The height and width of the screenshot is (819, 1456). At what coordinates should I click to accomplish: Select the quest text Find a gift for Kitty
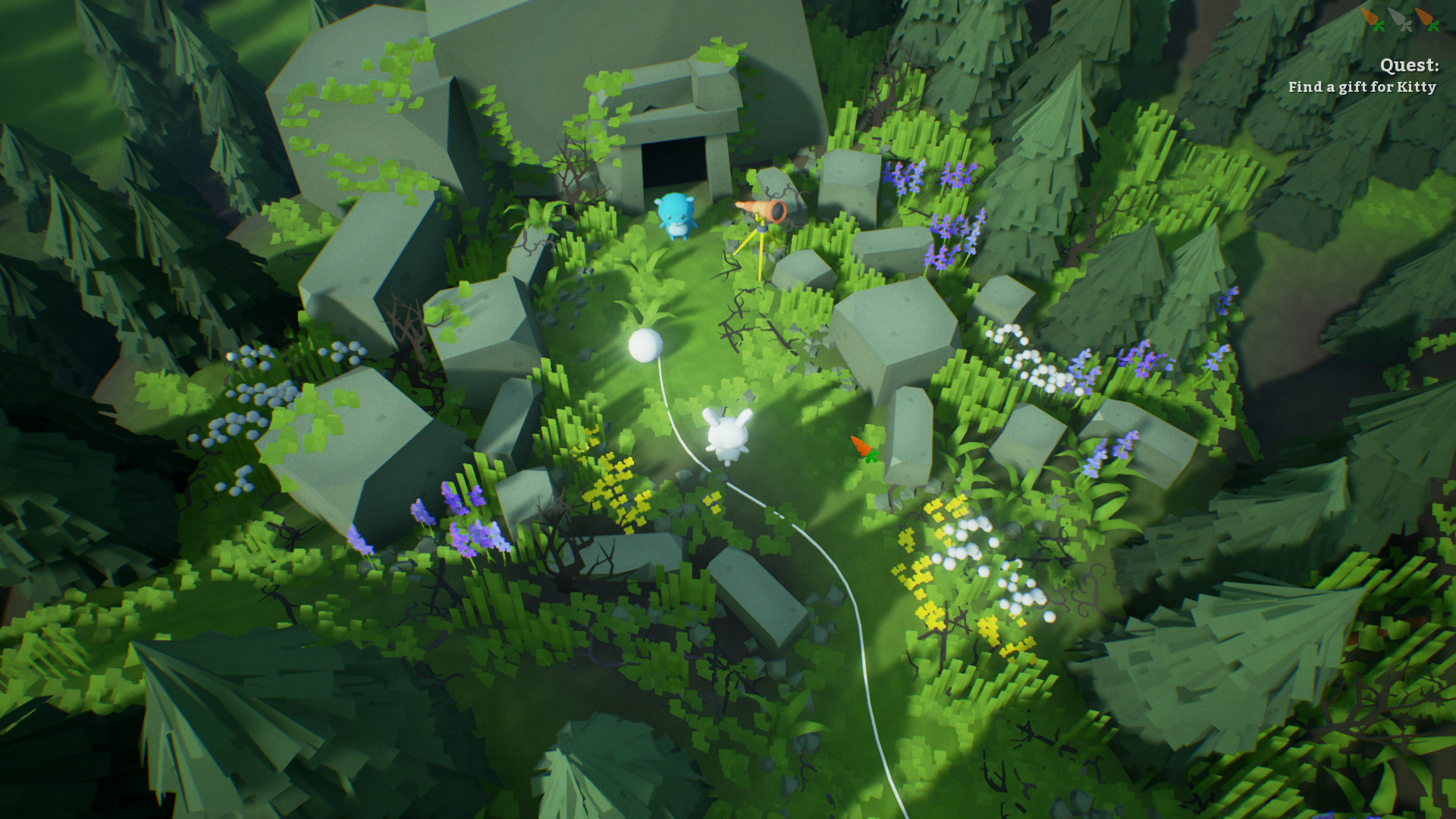point(1361,88)
